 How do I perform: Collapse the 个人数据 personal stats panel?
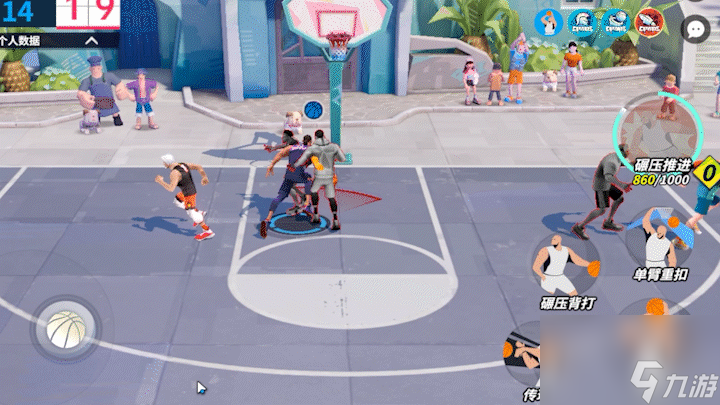pyautogui.click(x=91, y=41)
